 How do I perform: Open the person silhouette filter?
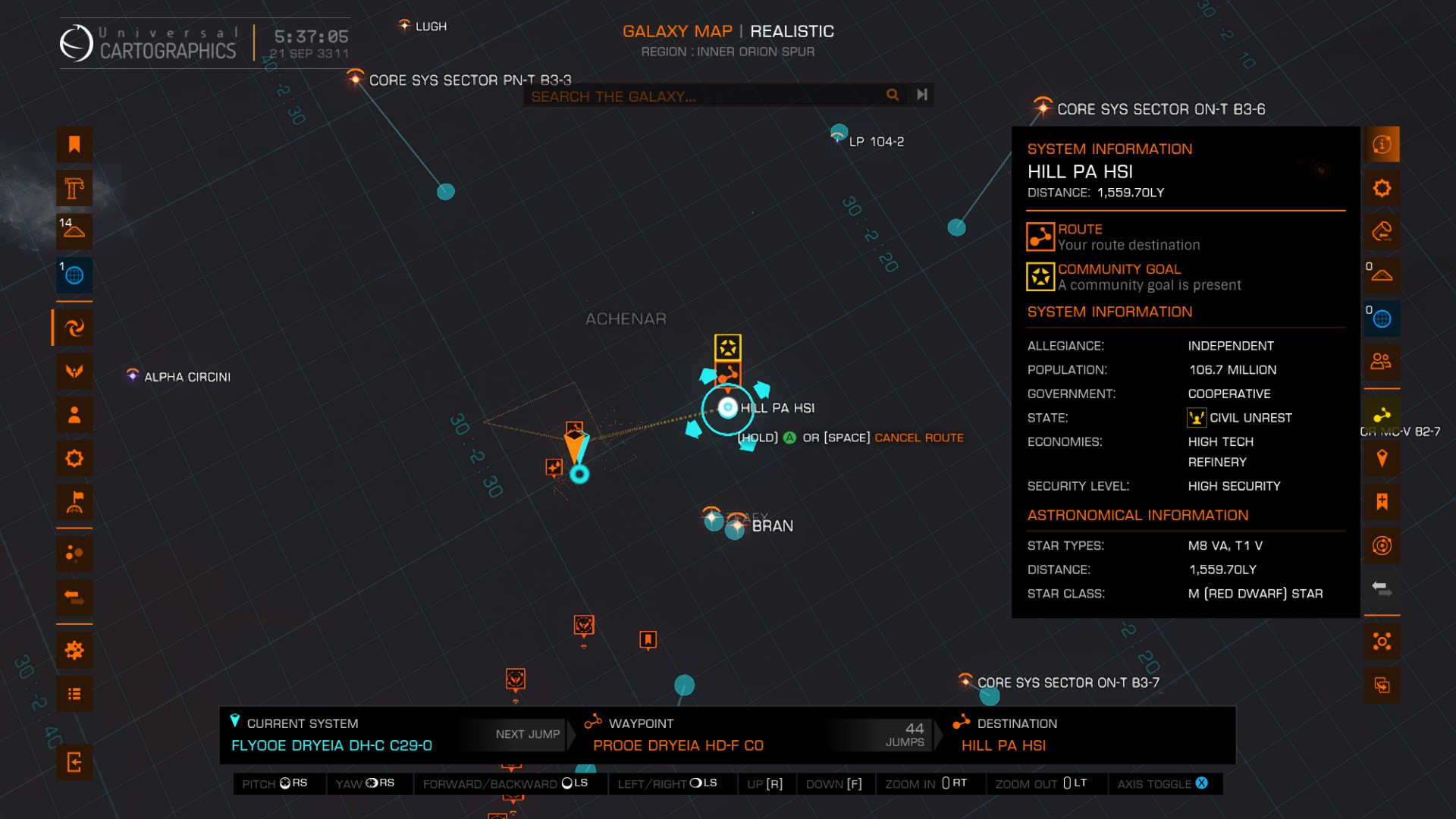click(74, 415)
